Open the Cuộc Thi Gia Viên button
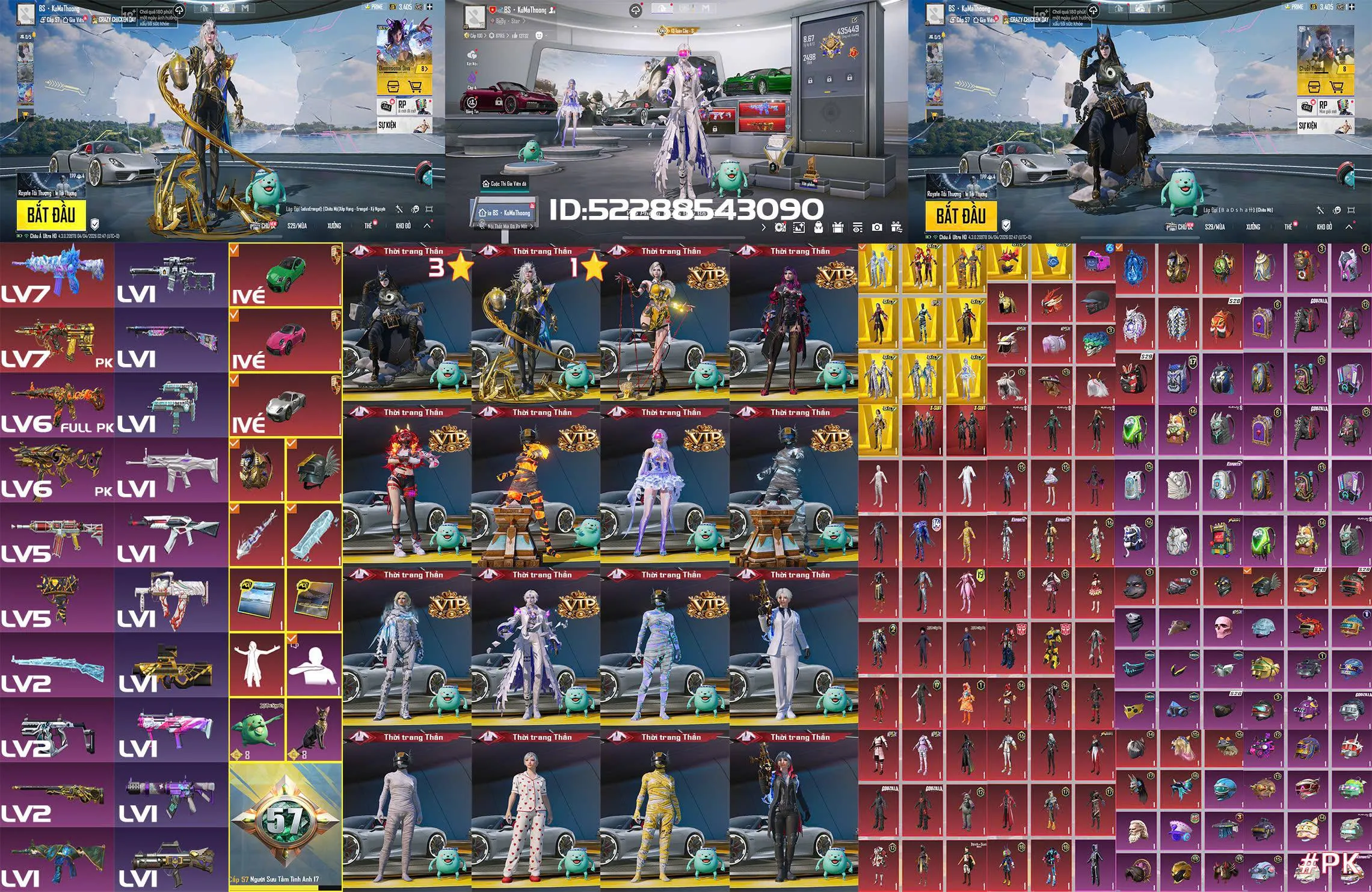Image resolution: width=1372 pixels, height=892 pixels. tap(504, 183)
